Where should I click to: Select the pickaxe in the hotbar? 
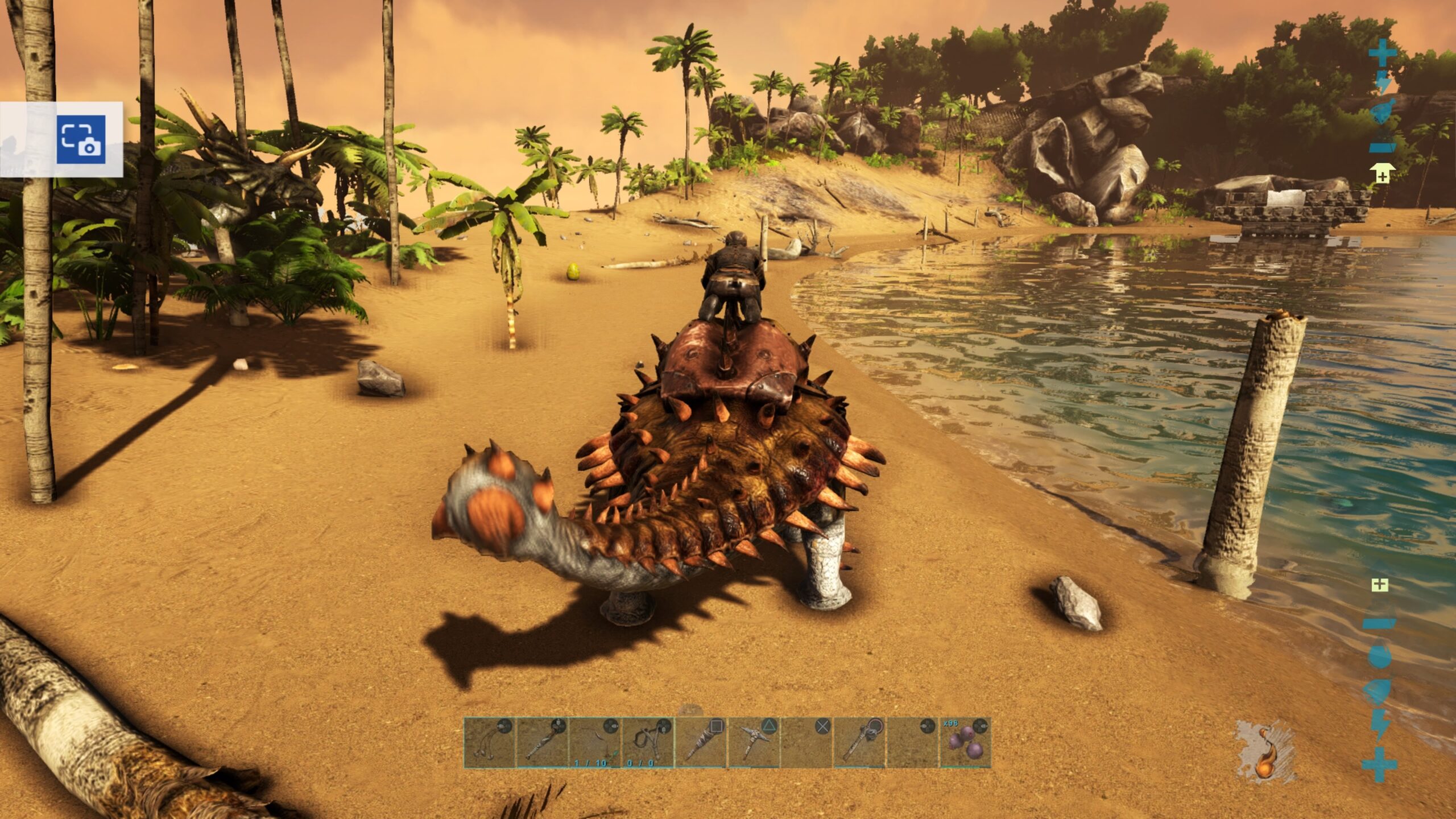click(754, 742)
